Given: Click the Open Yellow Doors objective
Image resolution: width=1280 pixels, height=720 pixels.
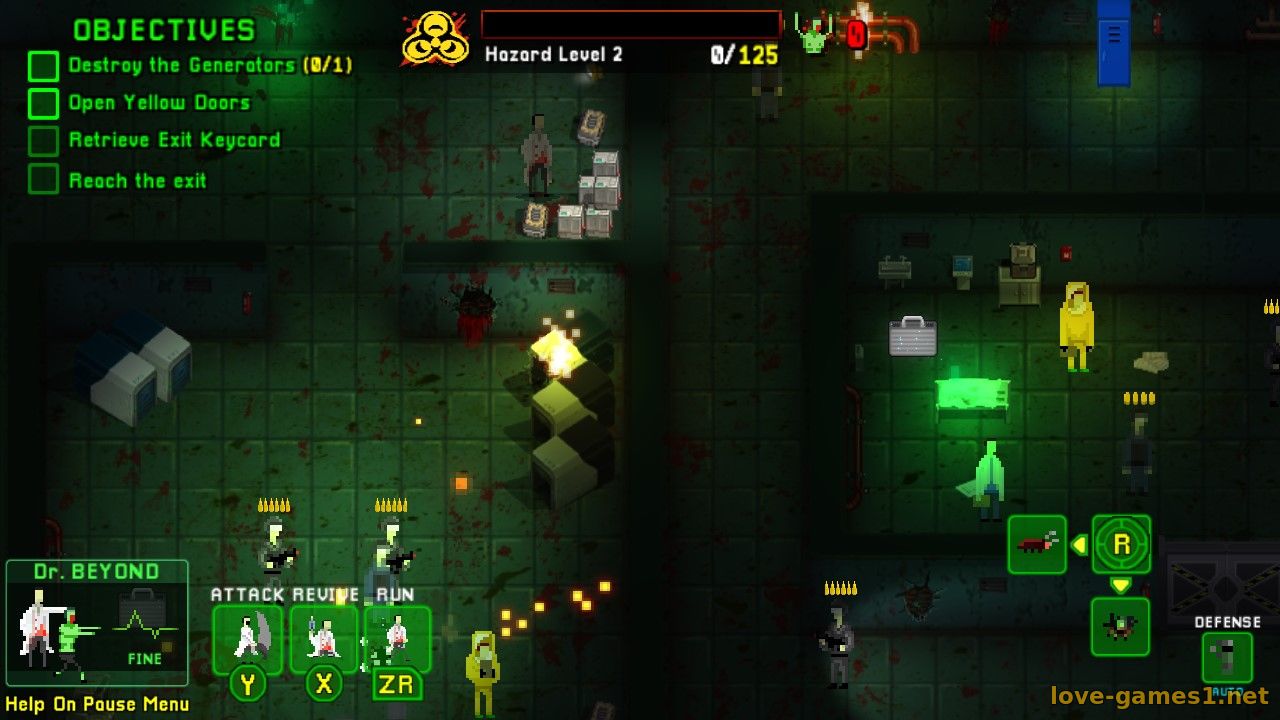Looking at the screenshot, I should click(x=159, y=103).
